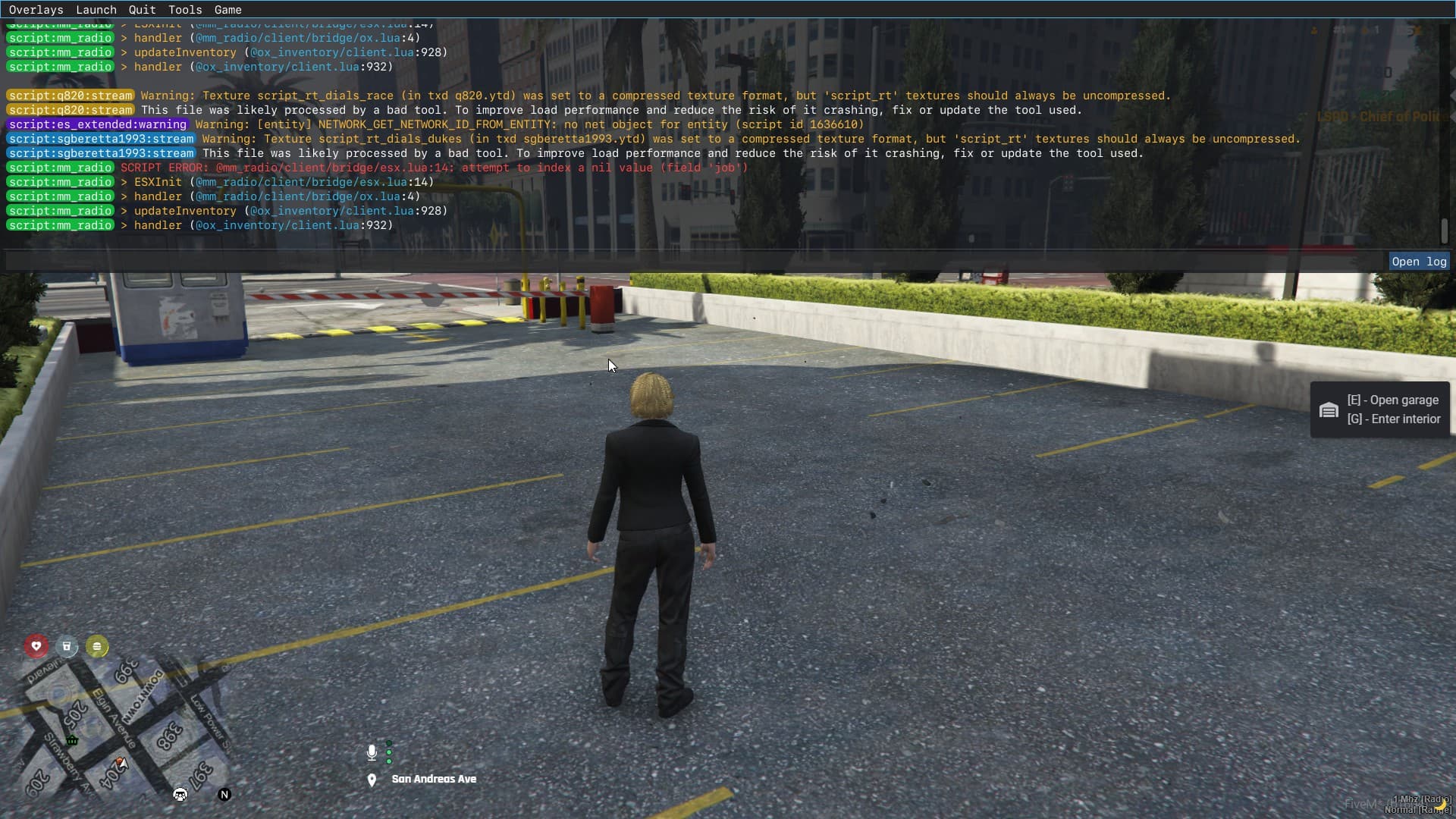
Task: Open the Overlays menu
Action: pos(36,9)
